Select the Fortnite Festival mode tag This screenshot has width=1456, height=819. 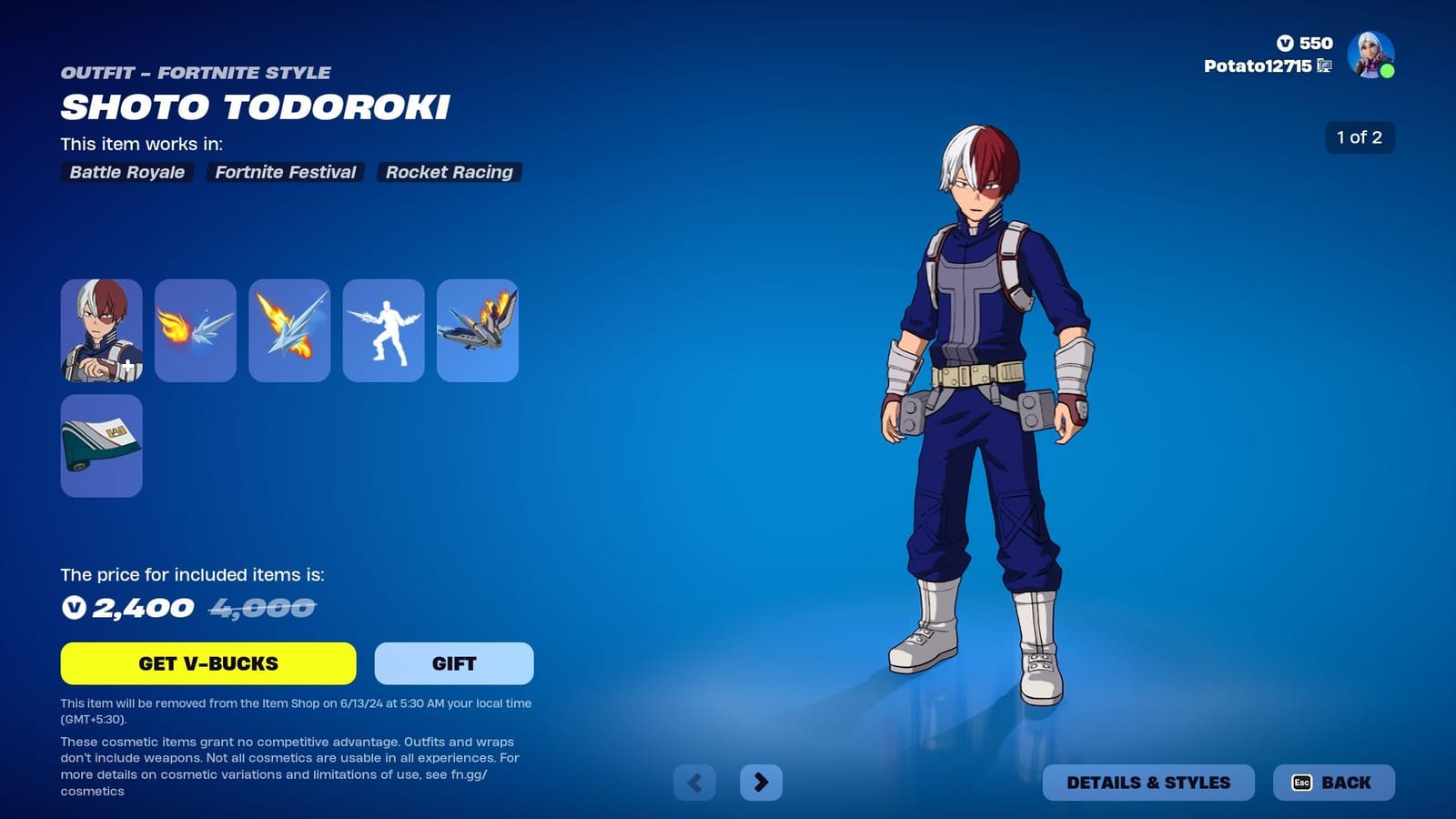285,172
